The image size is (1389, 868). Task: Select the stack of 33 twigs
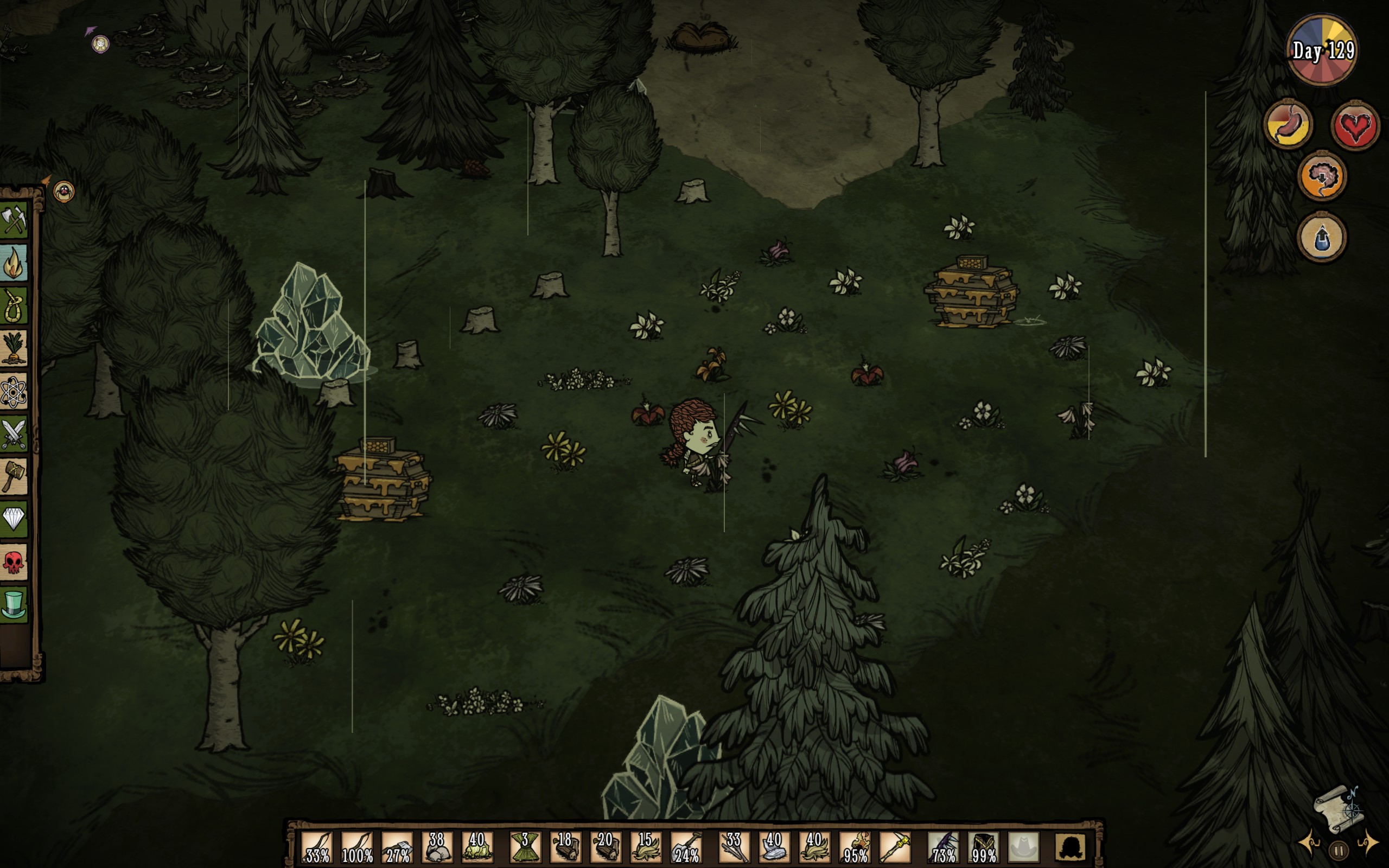pos(733,847)
